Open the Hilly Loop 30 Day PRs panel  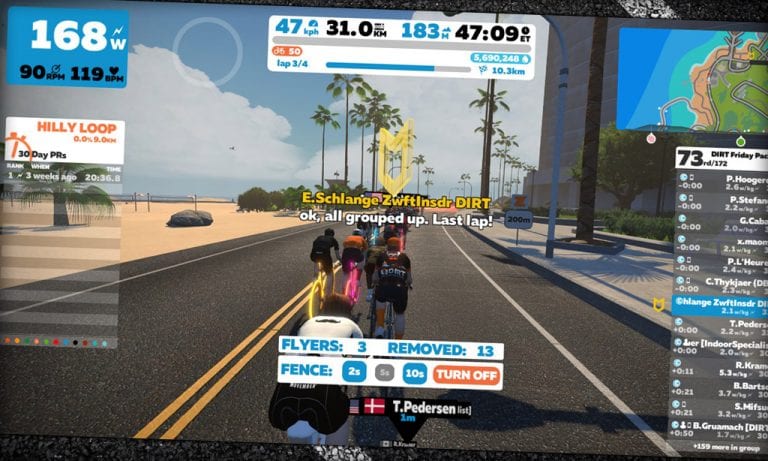[x=64, y=150]
